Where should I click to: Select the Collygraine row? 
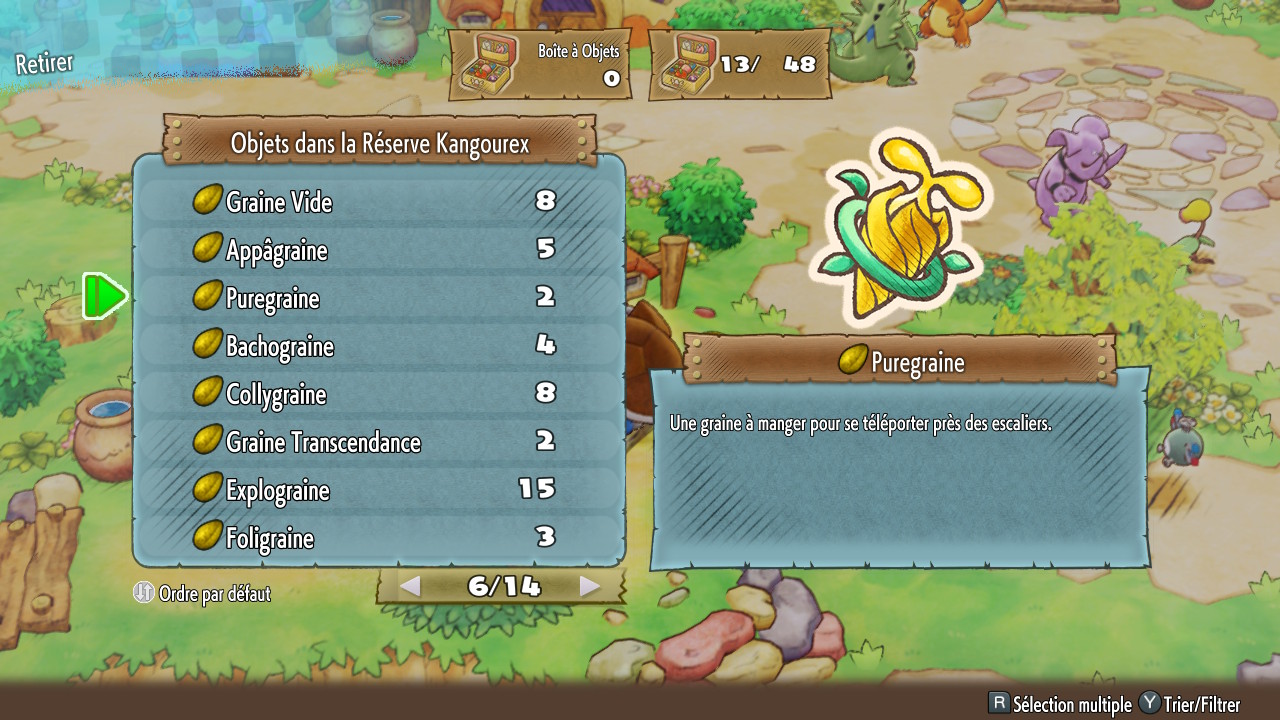(378, 394)
